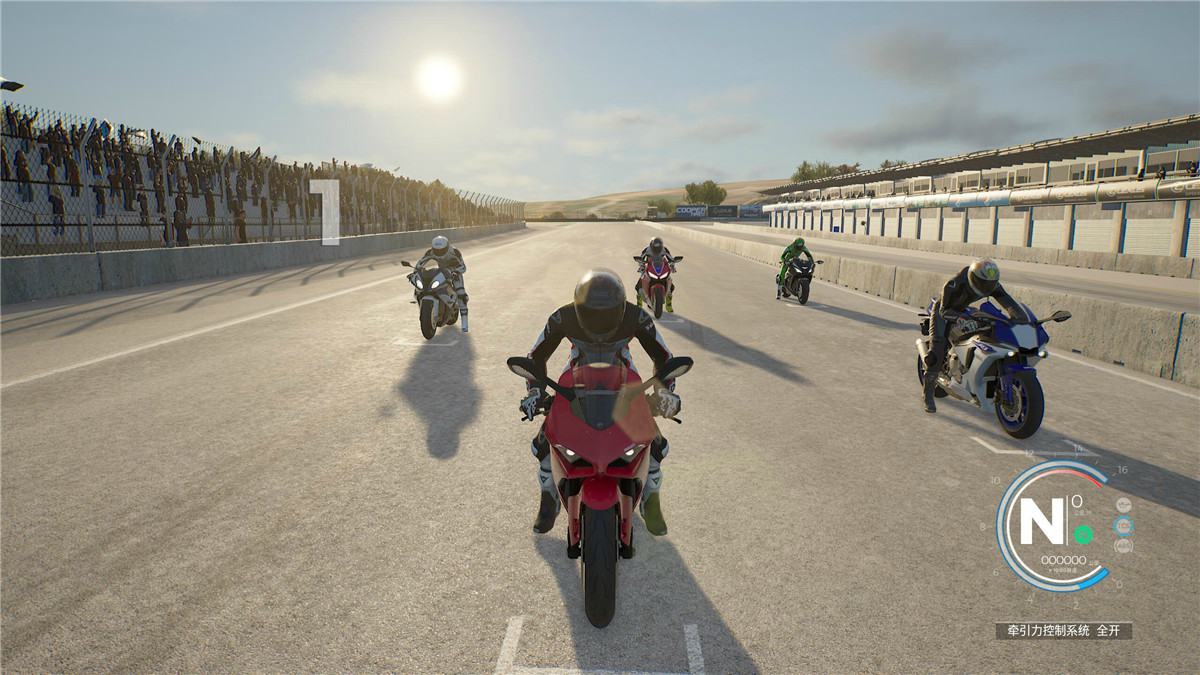The image size is (1200, 675).
Task: Click the green neutral indicator light
Action: (x=1083, y=534)
